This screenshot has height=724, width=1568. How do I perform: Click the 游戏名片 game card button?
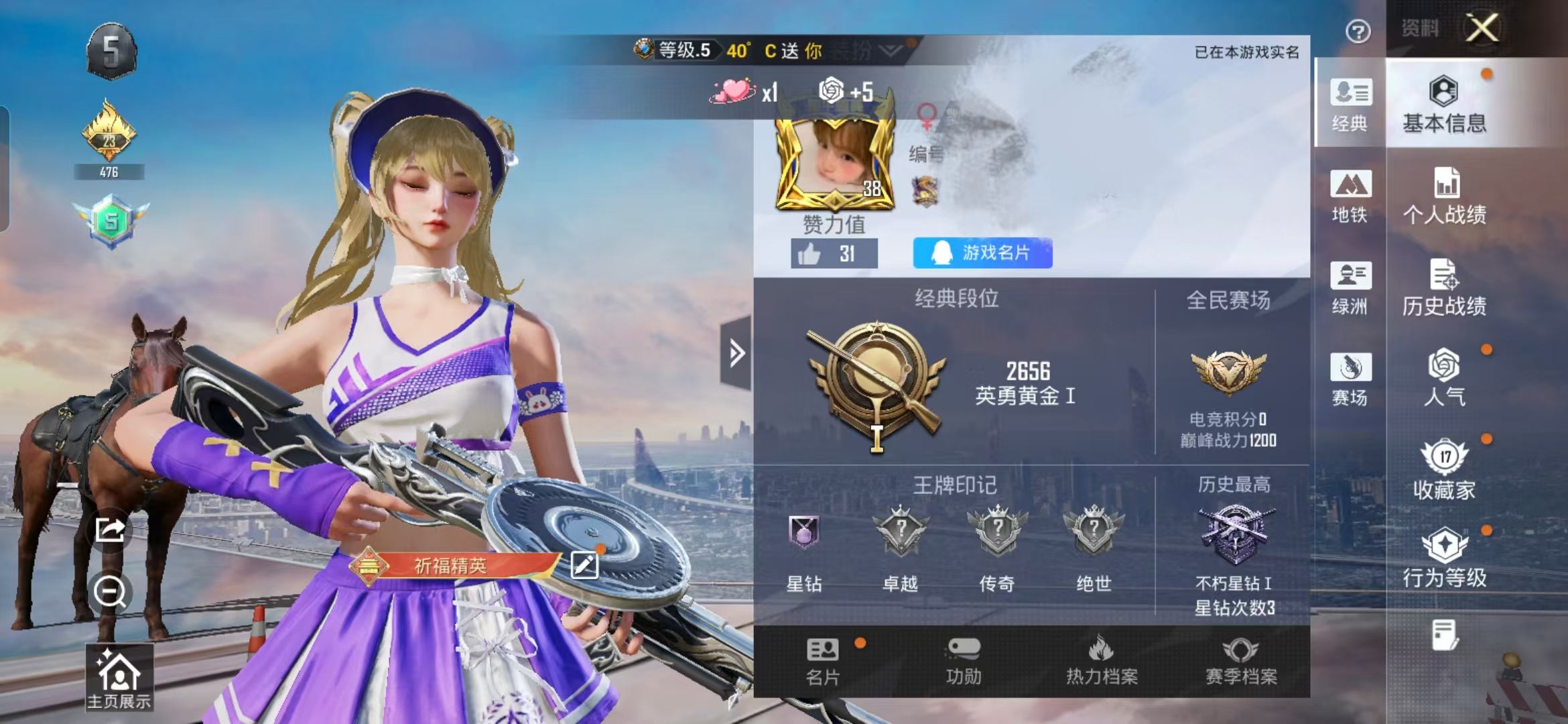point(982,253)
